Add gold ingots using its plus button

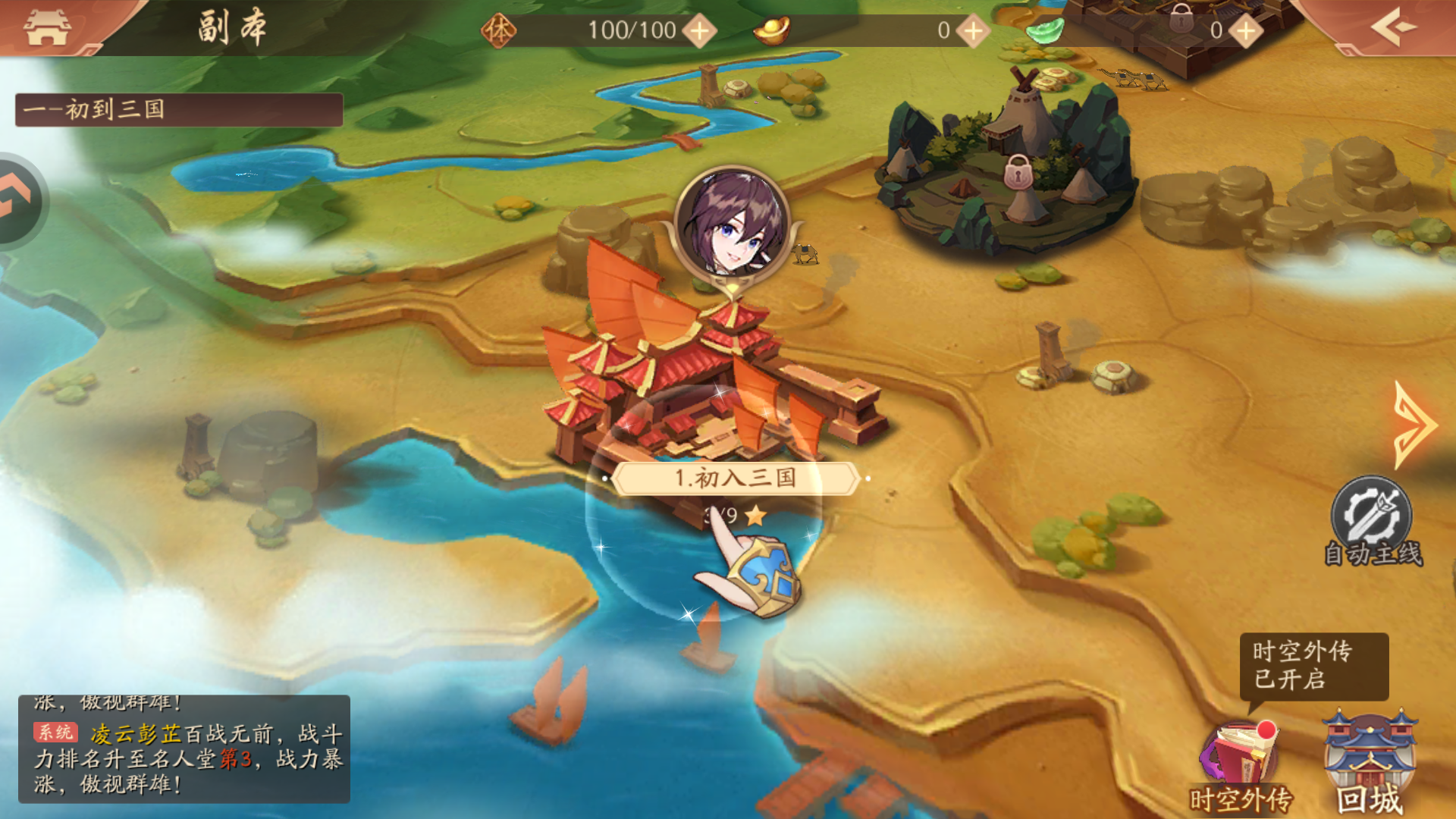click(973, 31)
